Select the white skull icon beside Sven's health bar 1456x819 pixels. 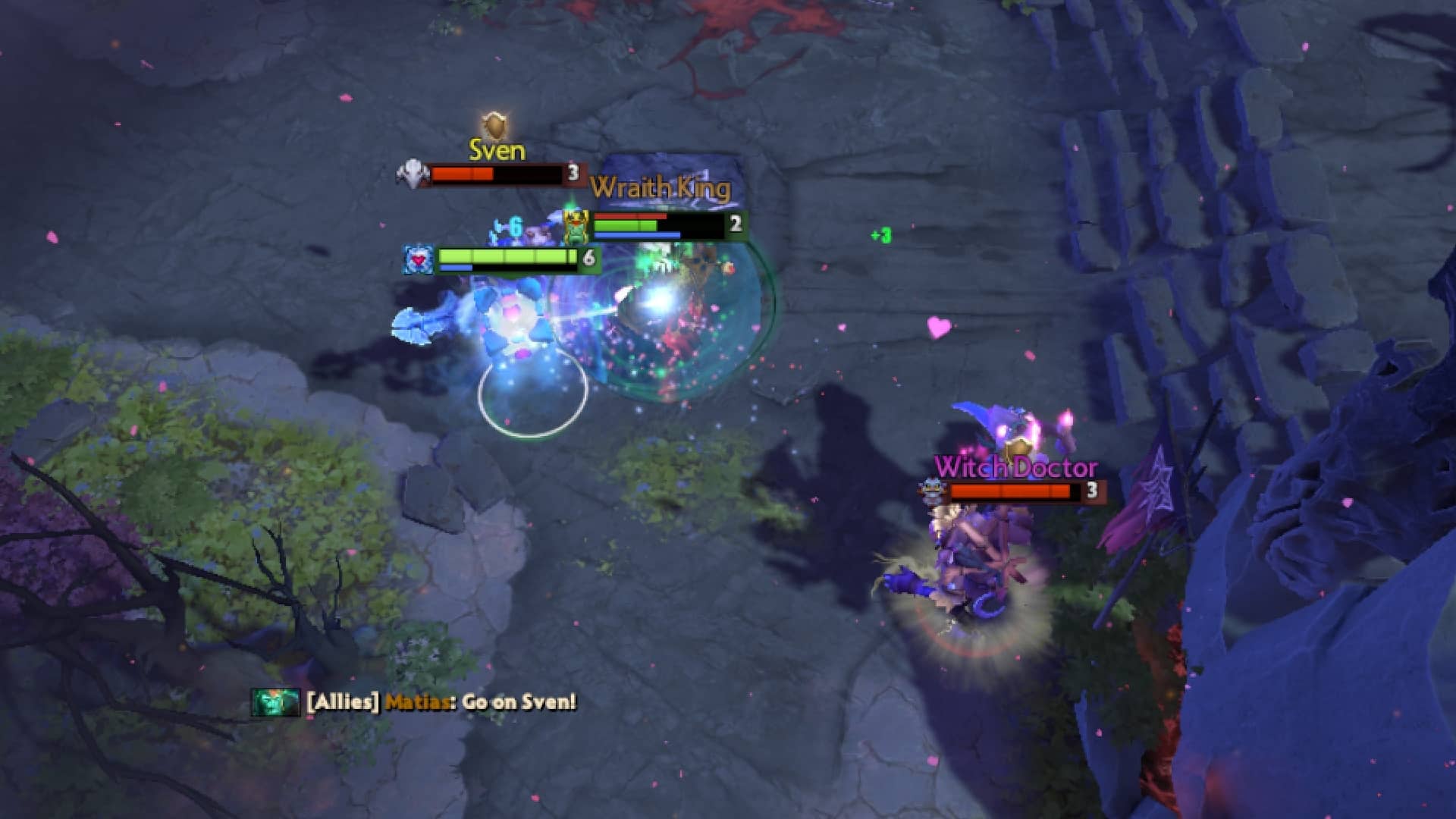point(412,173)
